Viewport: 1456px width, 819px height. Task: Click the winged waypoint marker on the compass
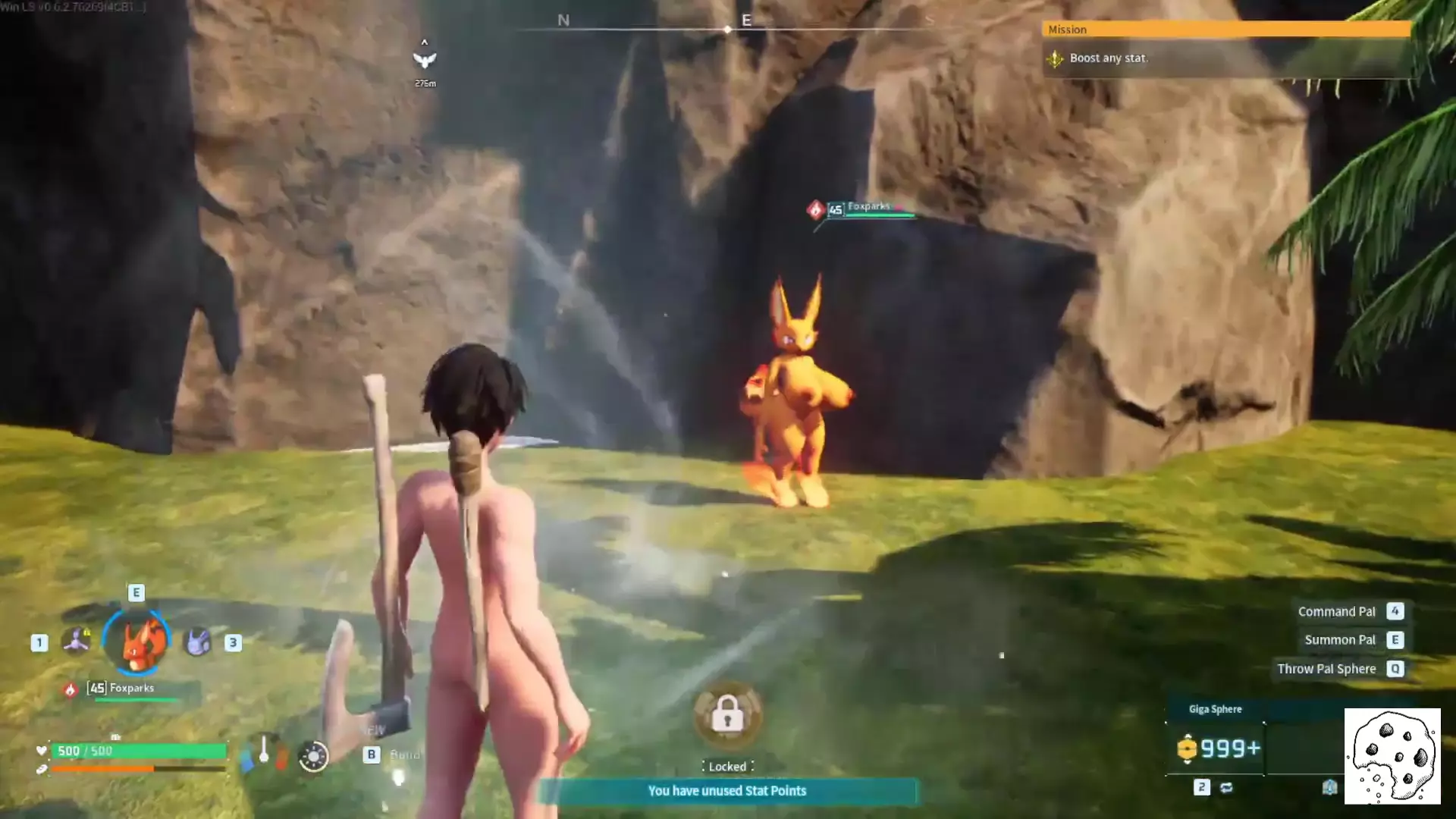[x=425, y=59]
